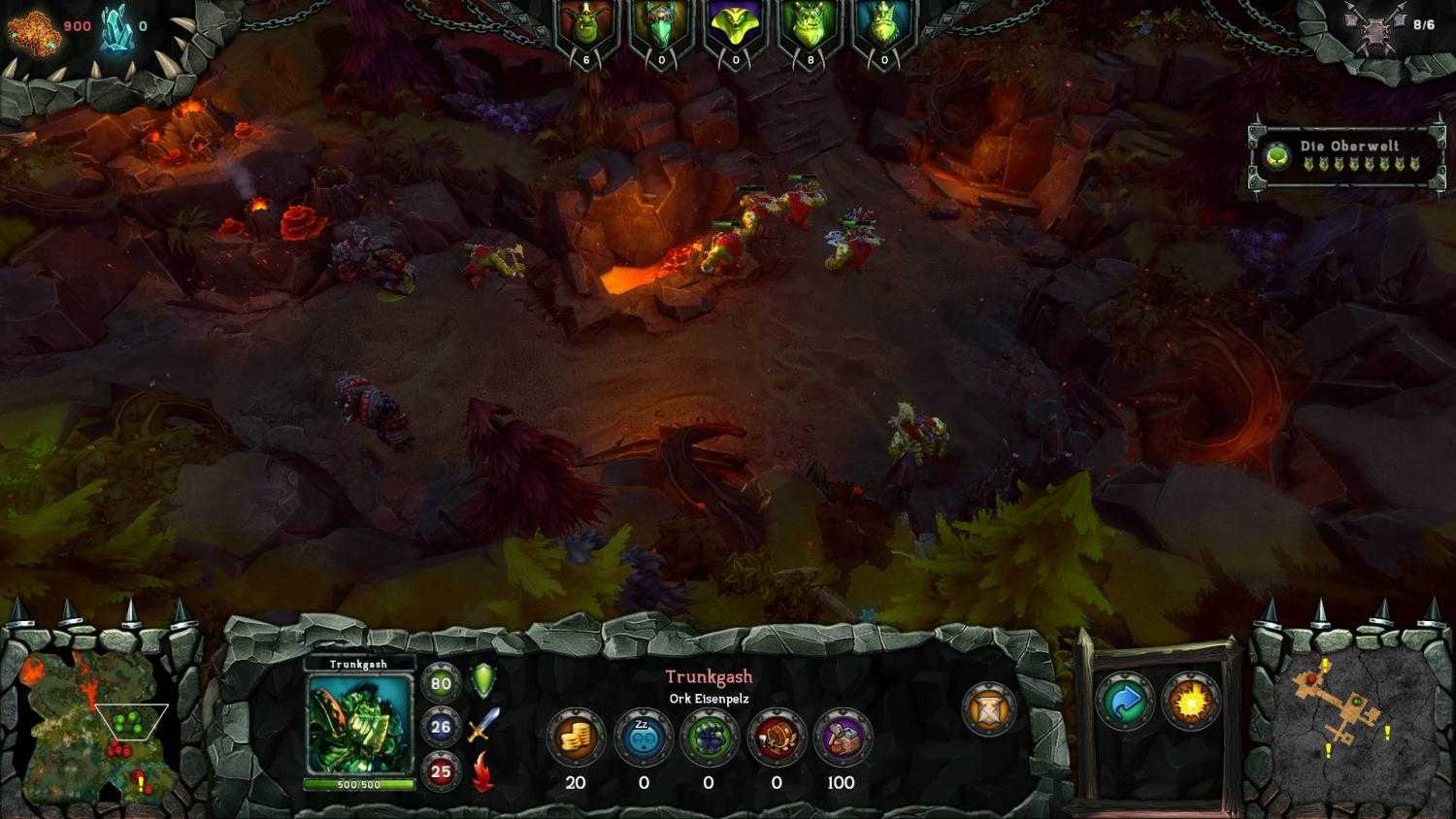Viewport: 1456px width, 819px height.
Task: Select the green grapes food icon
Action: coord(710,738)
